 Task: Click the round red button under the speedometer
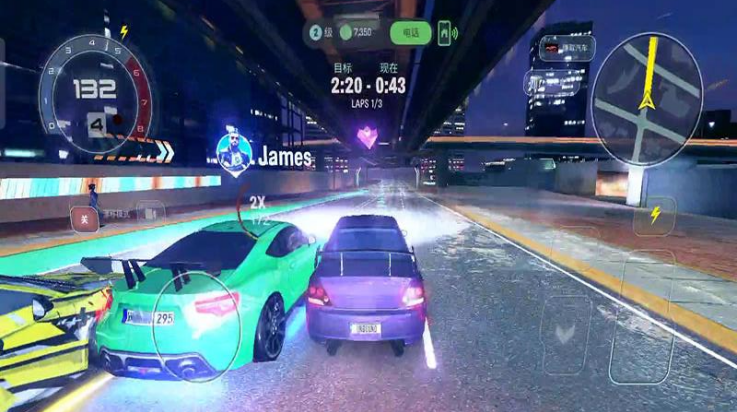[84, 214]
